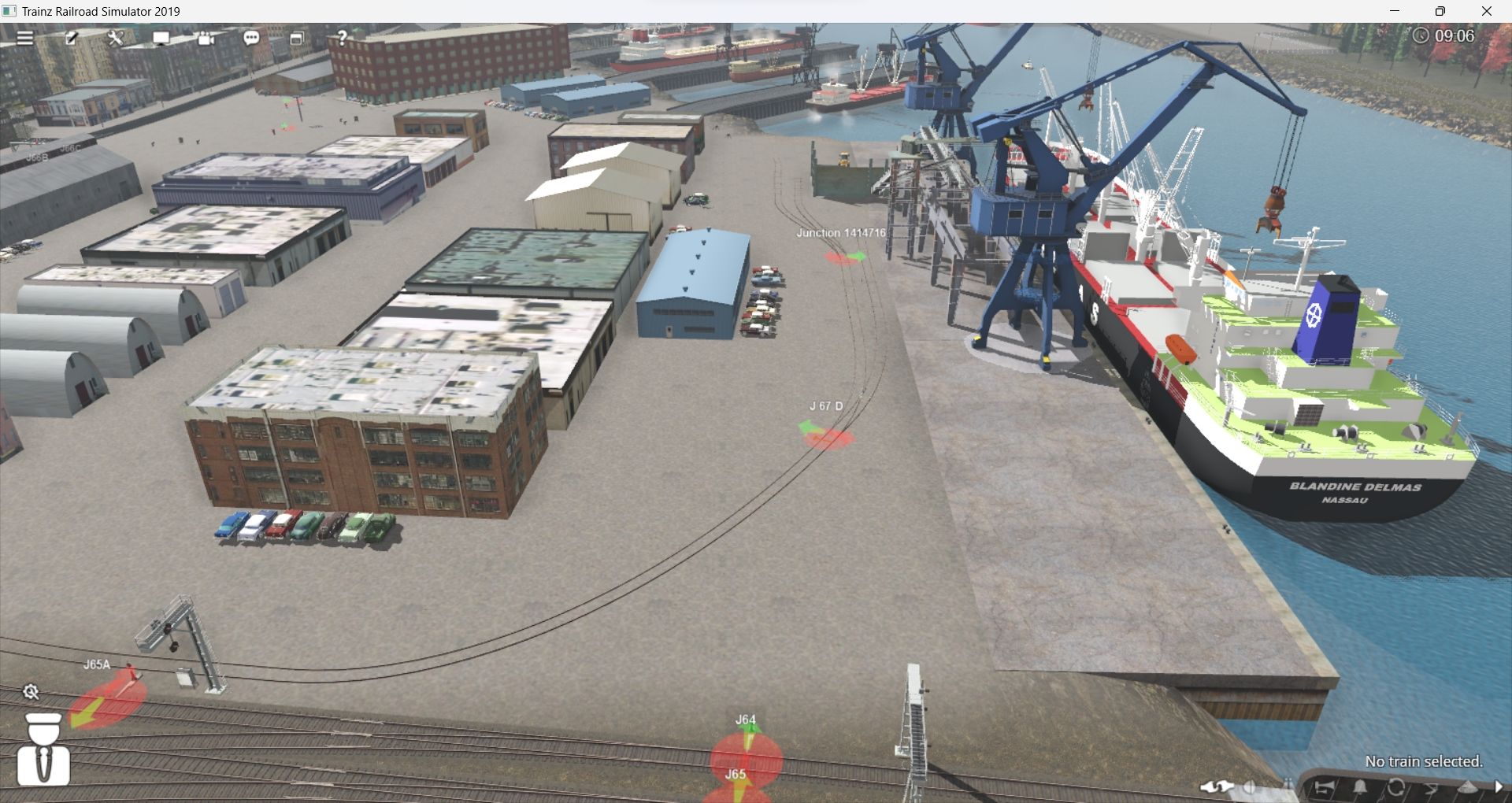The height and width of the screenshot is (803, 1512).
Task: Click the clock icon beside 09:06
Action: 1421,35
